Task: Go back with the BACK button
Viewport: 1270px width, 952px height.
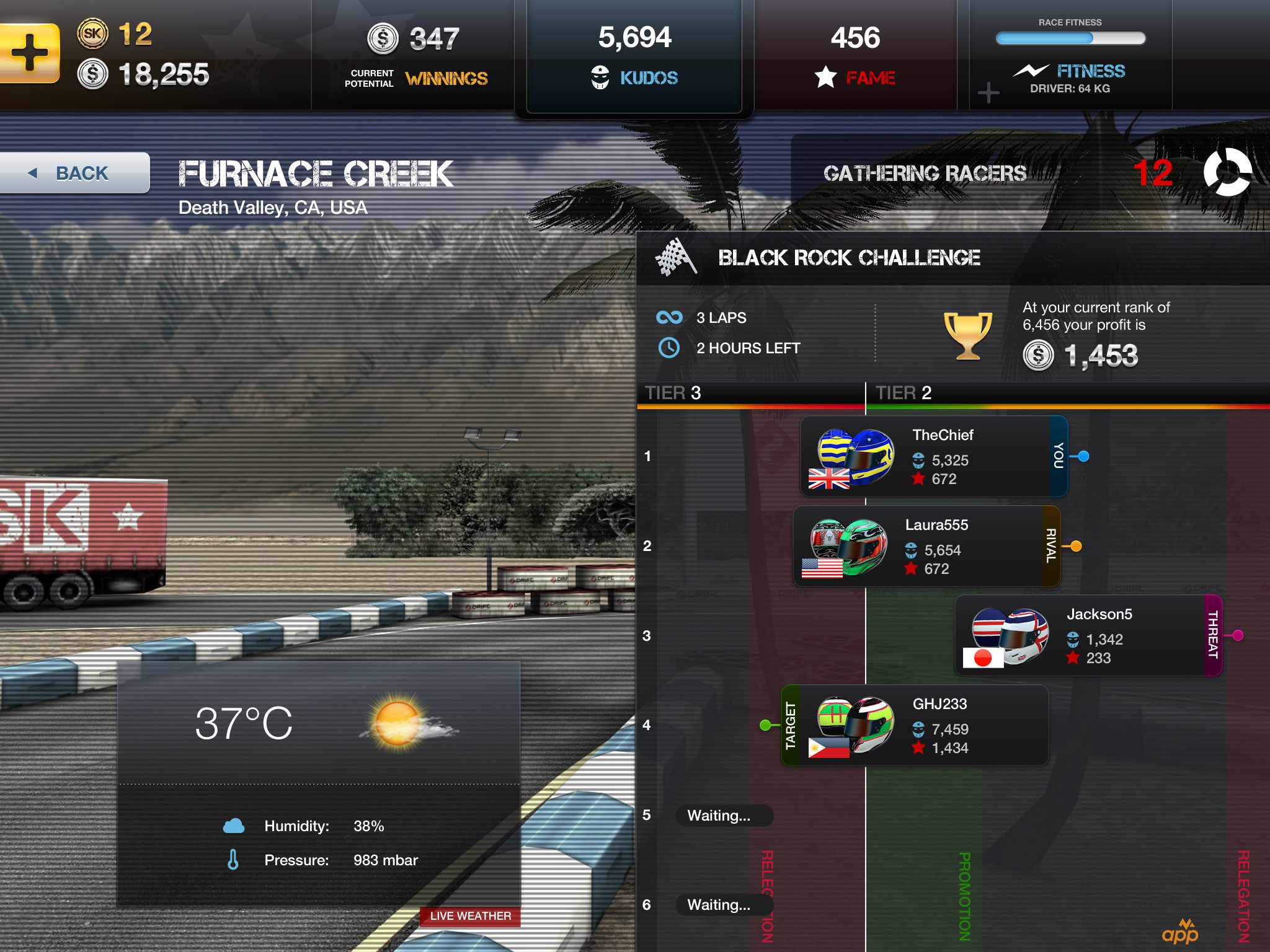Action: click(74, 173)
